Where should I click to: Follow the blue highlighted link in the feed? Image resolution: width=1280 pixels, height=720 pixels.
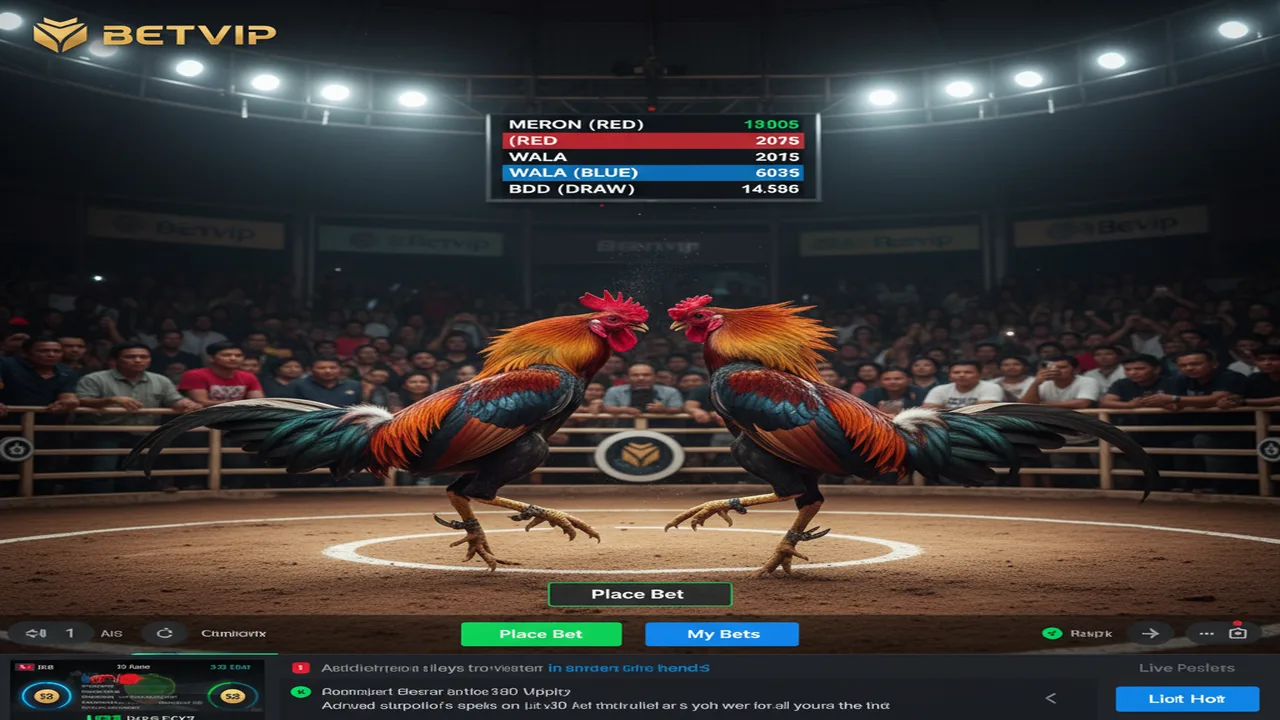(629, 668)
